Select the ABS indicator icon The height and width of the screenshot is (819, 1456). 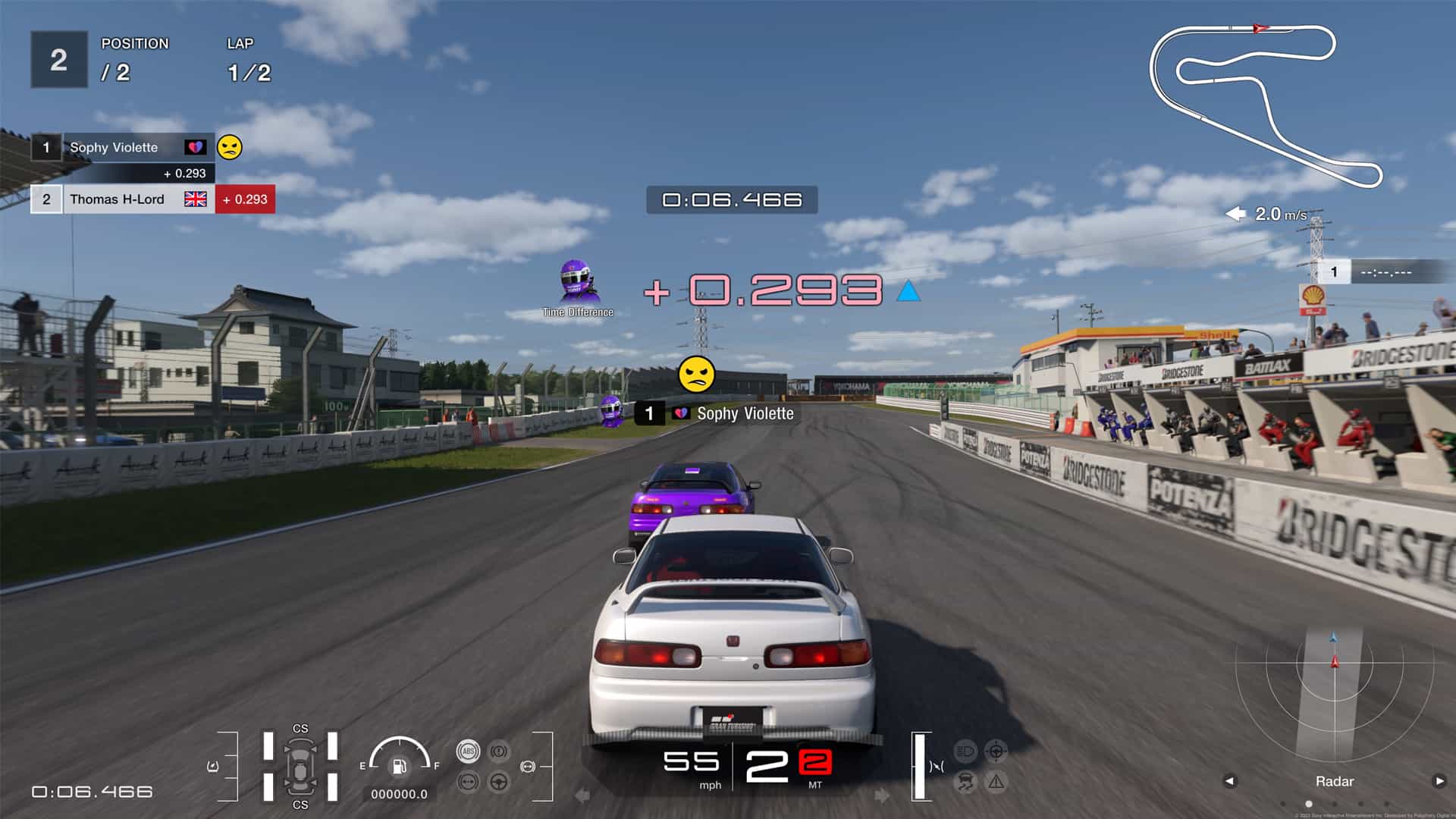(x=467, y=749)
